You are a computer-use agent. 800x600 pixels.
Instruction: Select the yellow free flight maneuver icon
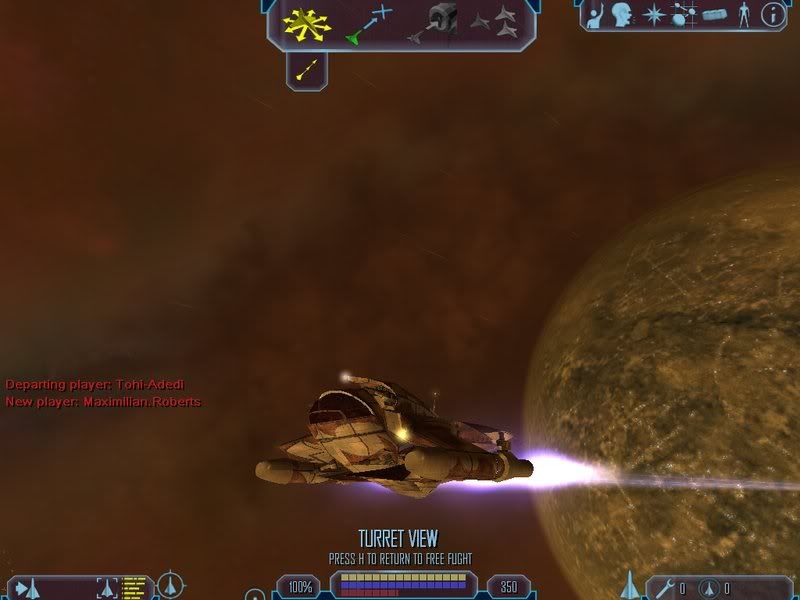306,25
